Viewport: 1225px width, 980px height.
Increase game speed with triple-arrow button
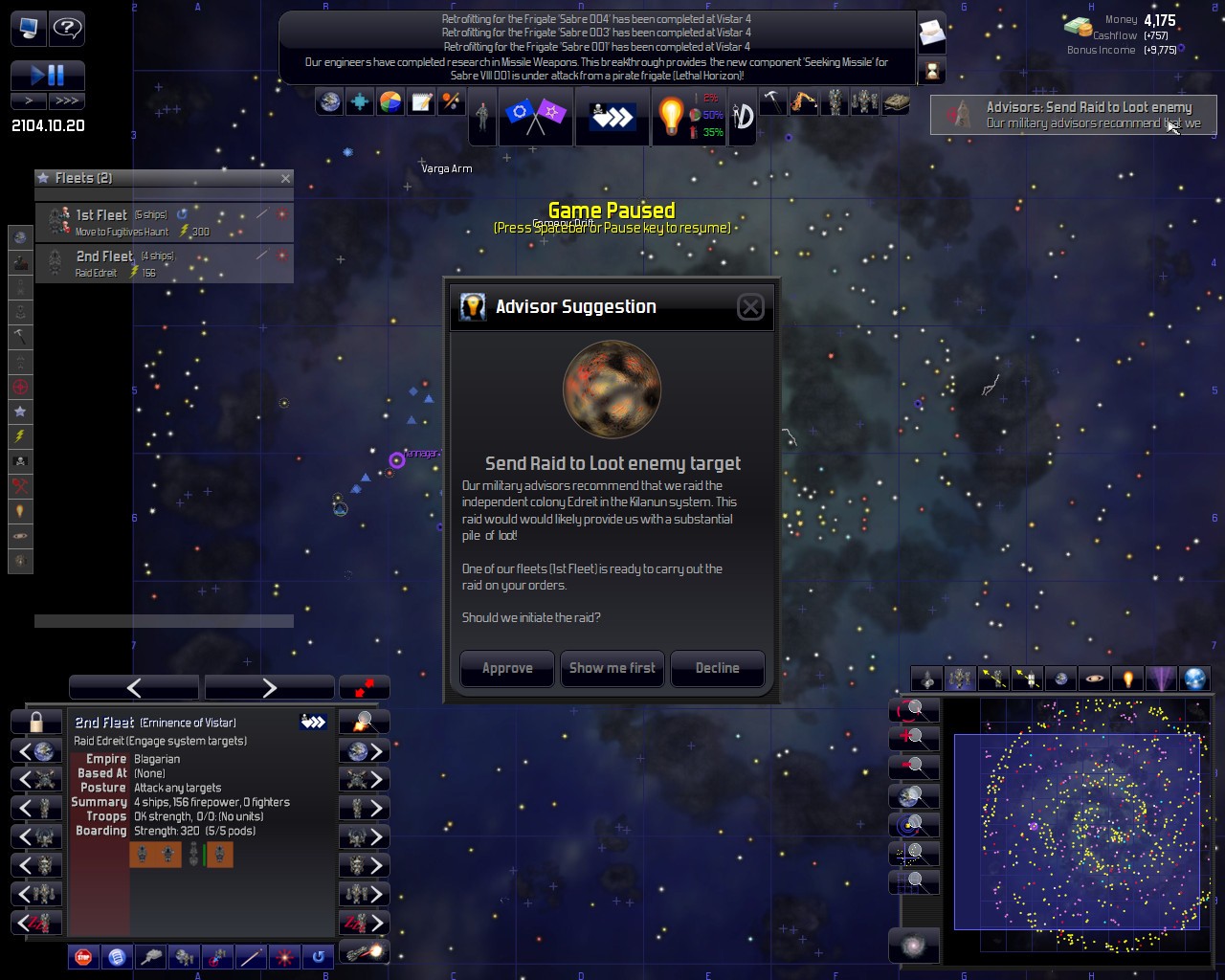(x=67, y=100)
